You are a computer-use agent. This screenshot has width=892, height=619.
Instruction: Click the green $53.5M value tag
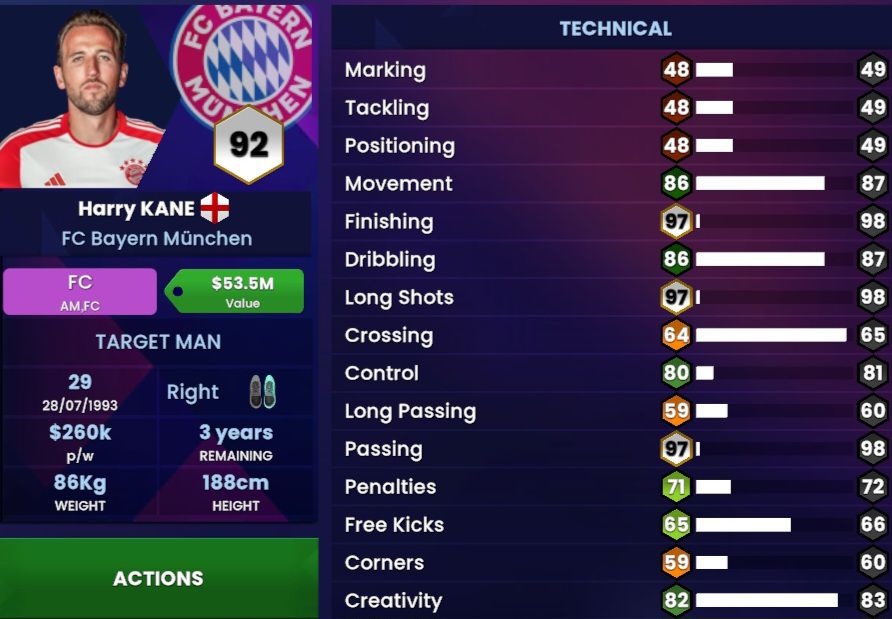[235, 291]
